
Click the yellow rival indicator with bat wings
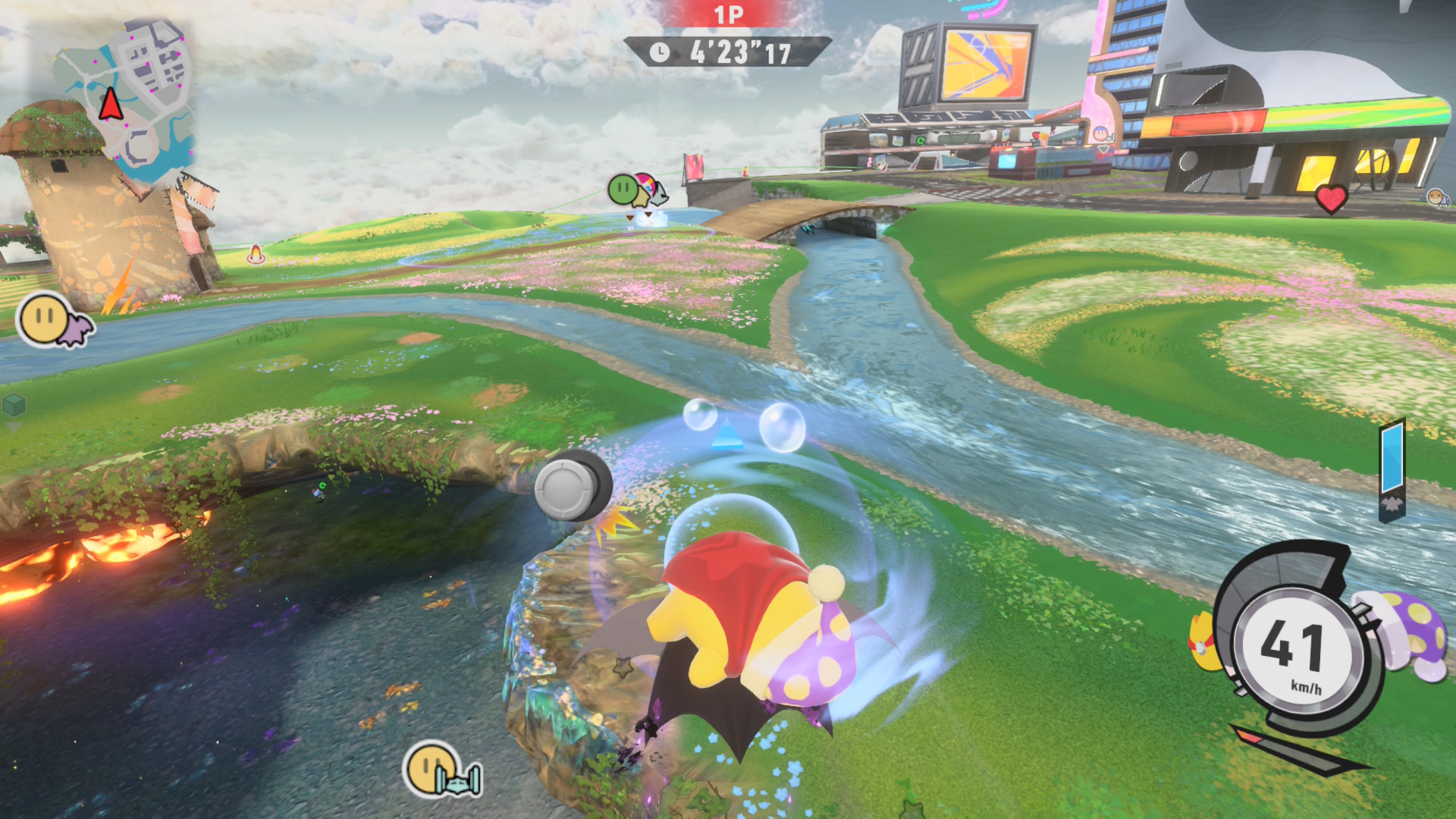[x=53, y=321]
